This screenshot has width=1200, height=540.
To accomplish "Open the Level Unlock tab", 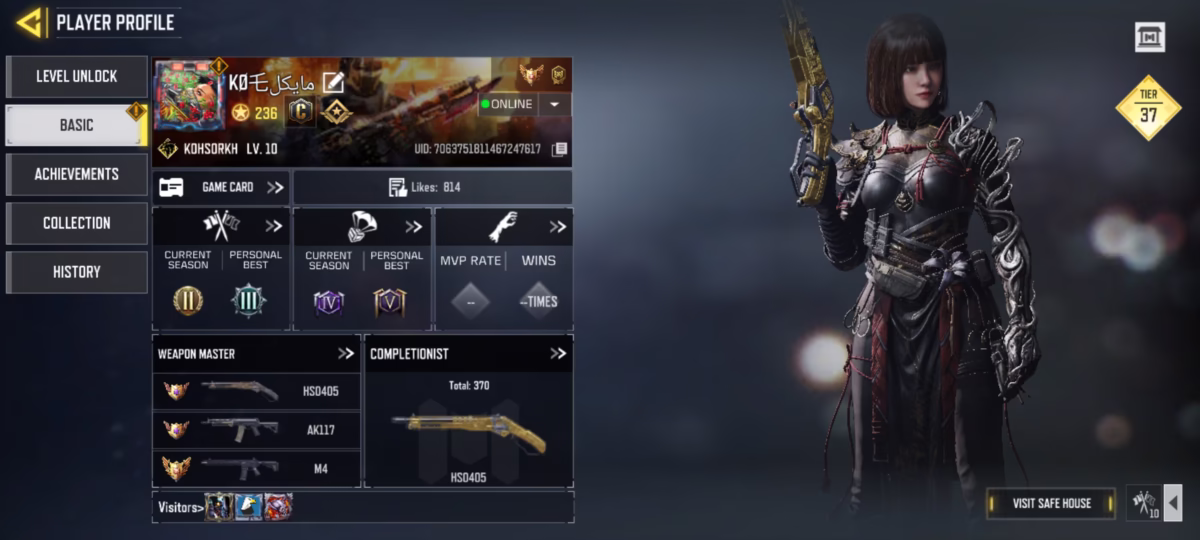I will coord(77,76).
